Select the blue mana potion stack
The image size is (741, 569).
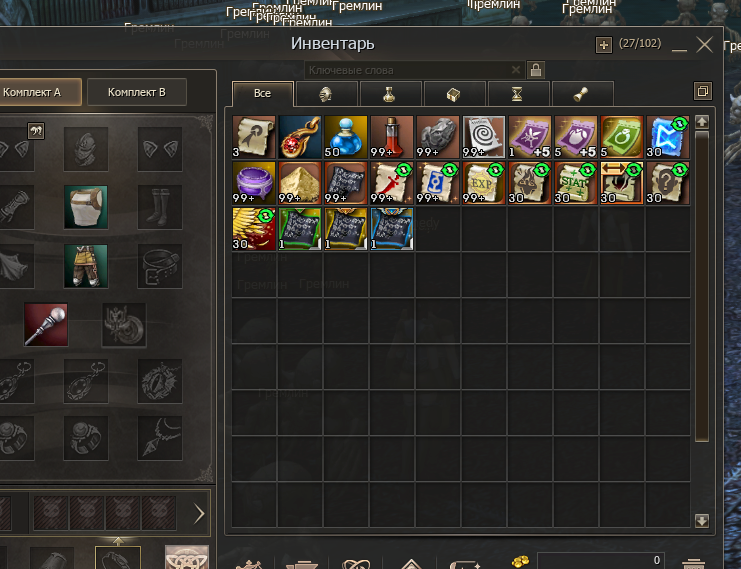346,137
